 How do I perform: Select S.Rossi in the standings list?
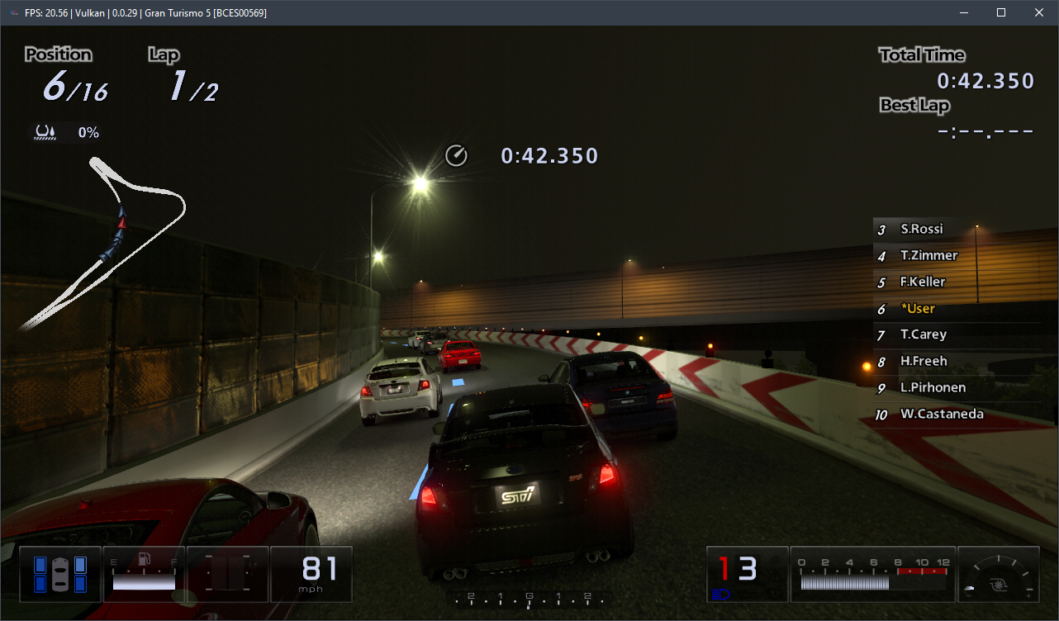point(921,230)
